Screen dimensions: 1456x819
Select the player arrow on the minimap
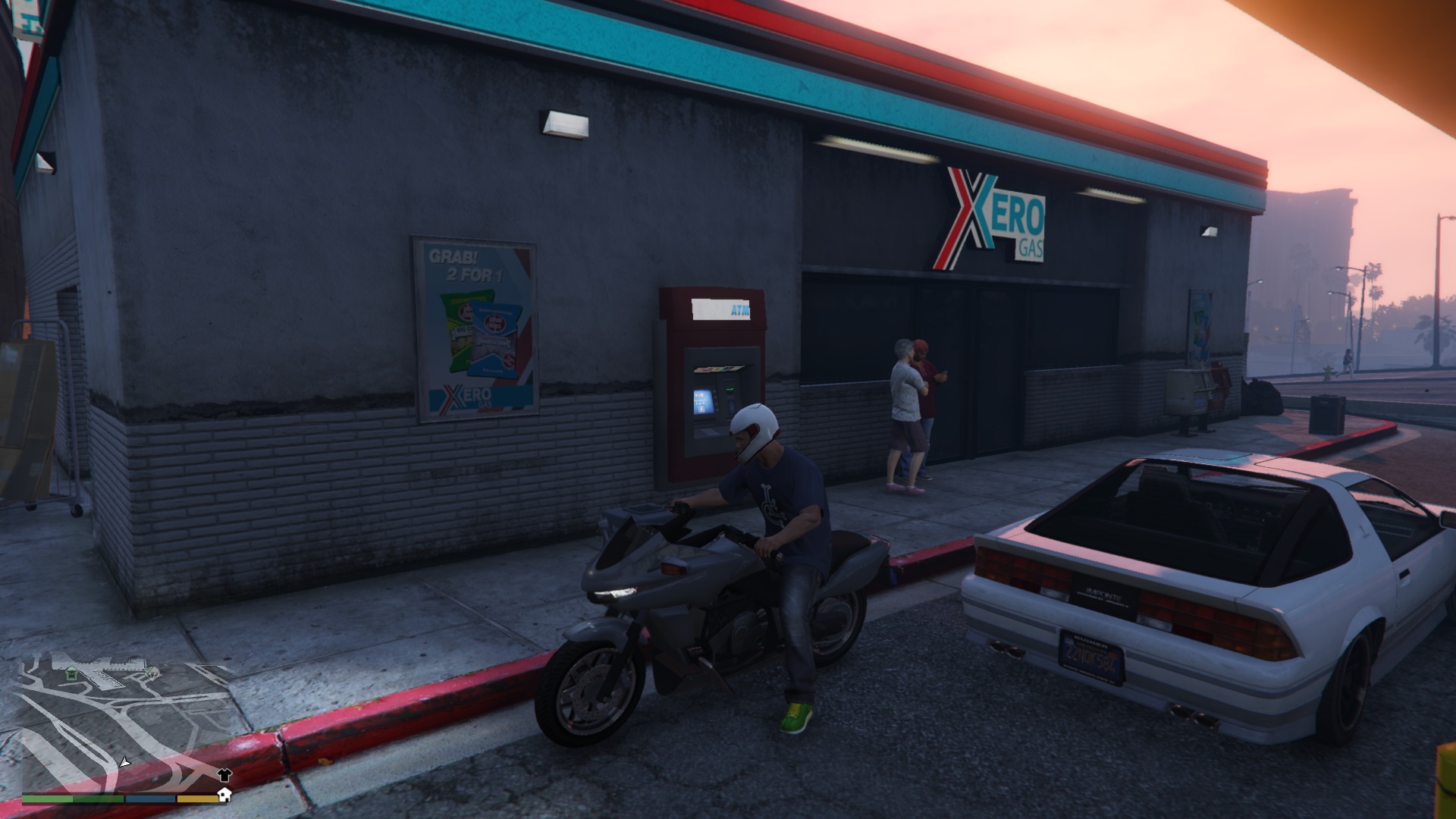[124, 763]
